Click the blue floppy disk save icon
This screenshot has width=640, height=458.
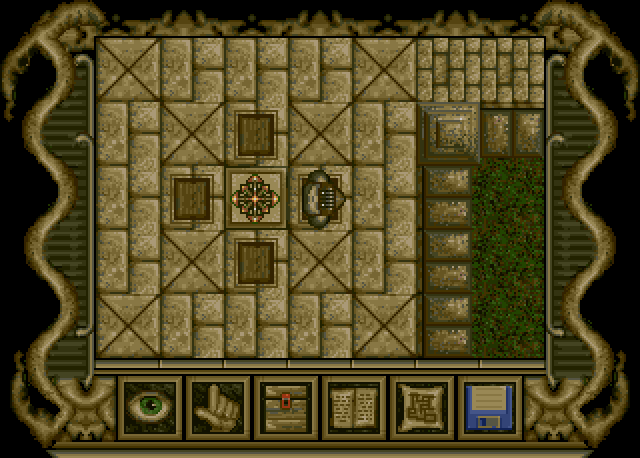coord(489,408)
